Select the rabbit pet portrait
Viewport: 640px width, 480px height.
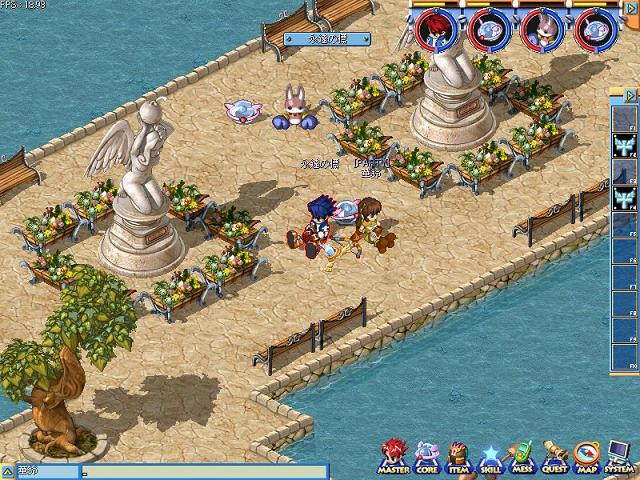point(543,29)
